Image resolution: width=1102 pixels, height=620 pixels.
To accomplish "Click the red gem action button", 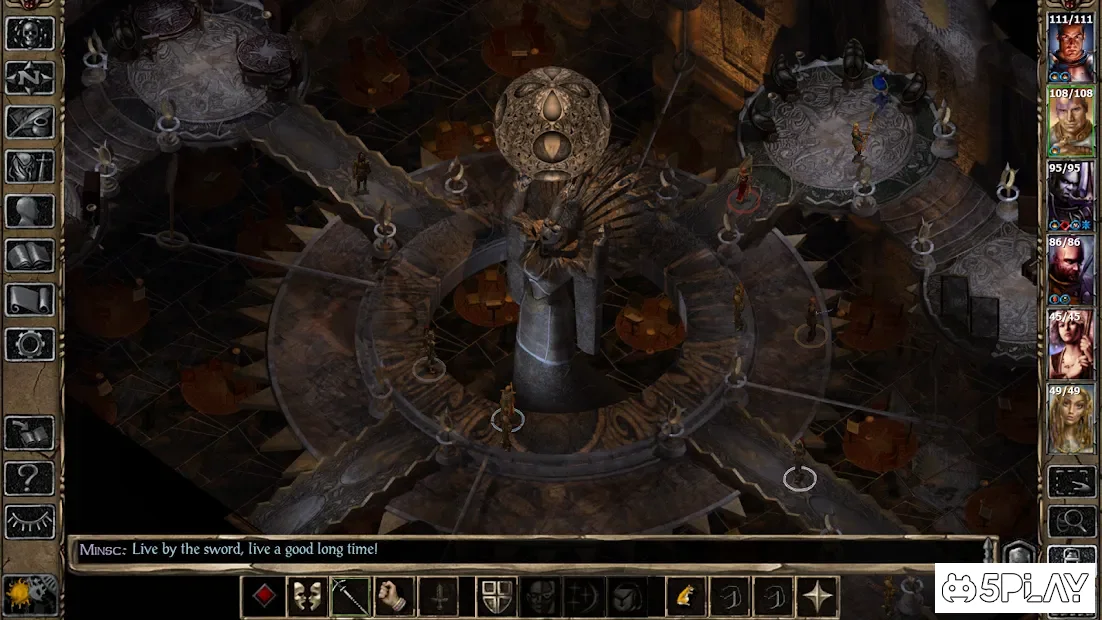I will [x=263, y=597].
